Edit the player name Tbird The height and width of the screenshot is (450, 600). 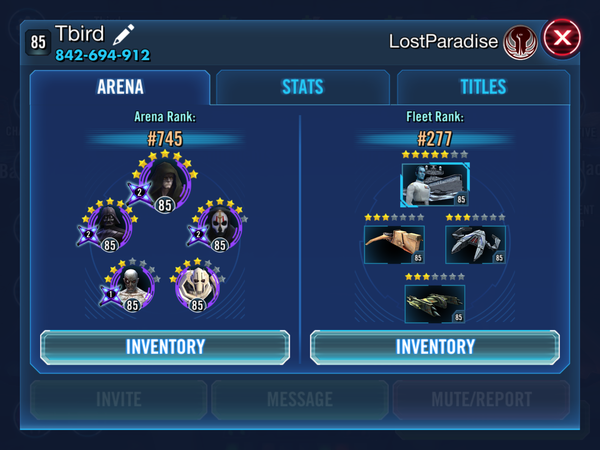click(x=123, y=35)
